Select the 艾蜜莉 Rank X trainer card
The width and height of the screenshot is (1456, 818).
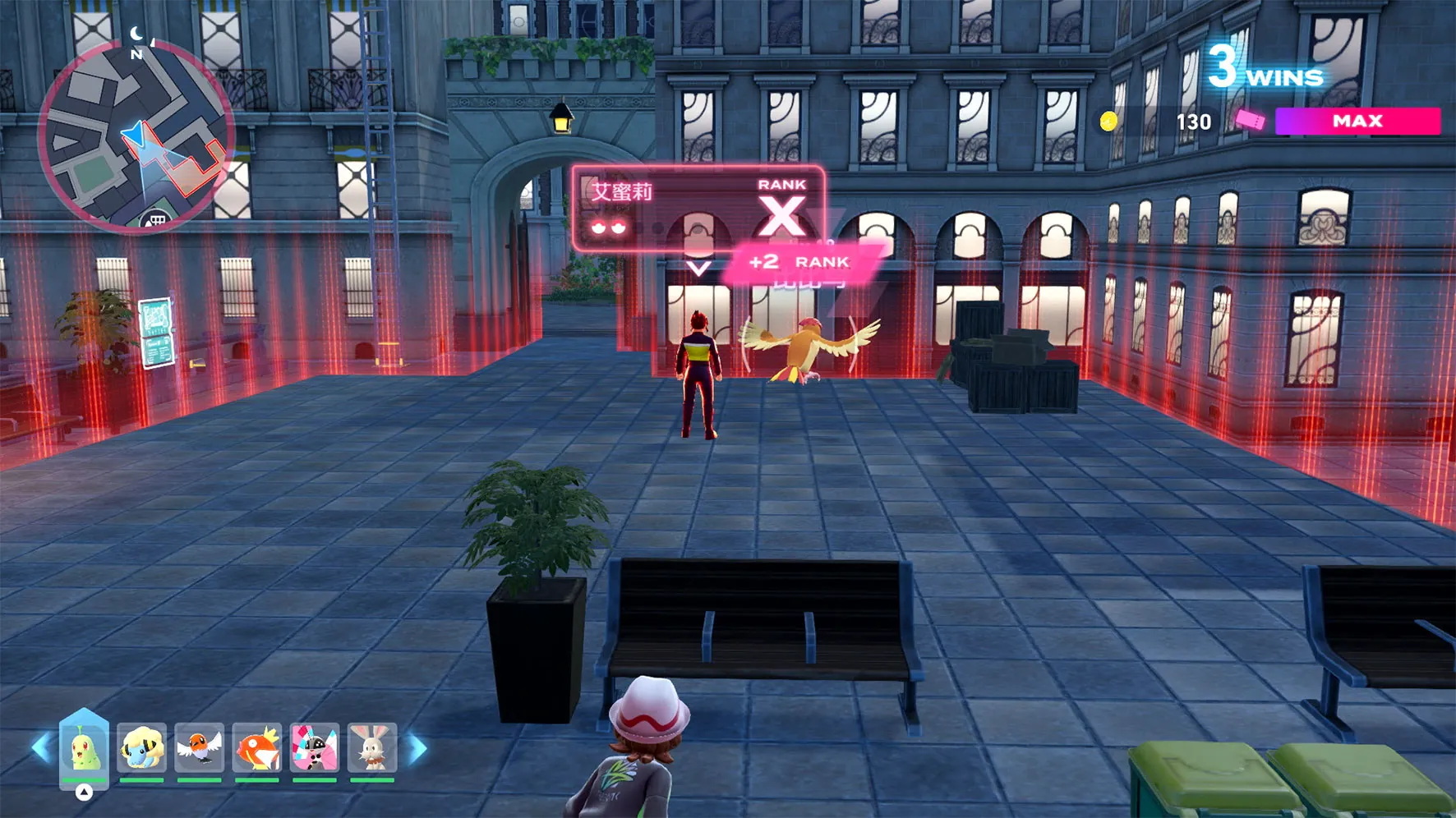pos(697,208)
